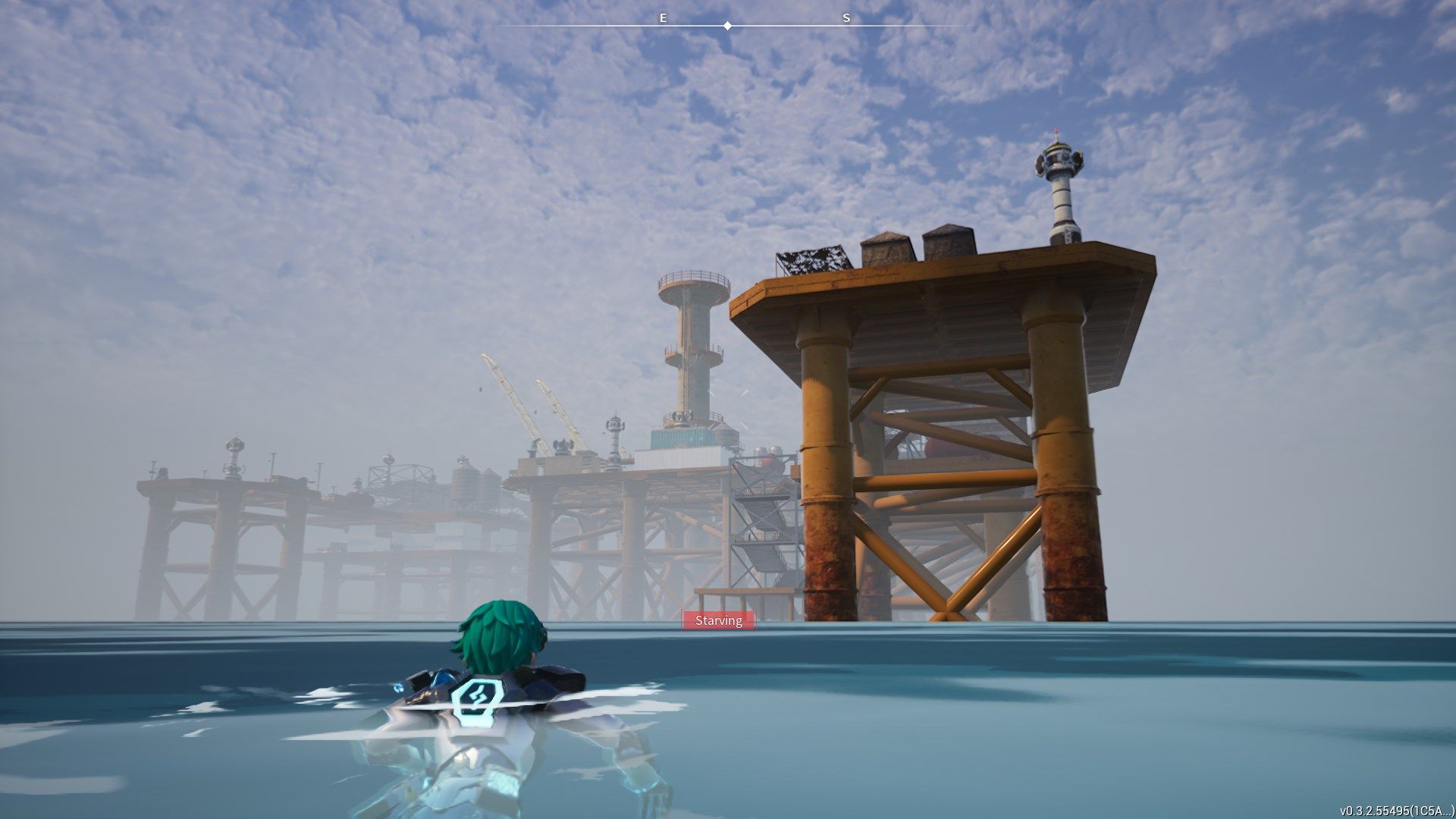1456x819 pixels.
Task: Click the compass heading diamond marker
Action: click(728, 26)
